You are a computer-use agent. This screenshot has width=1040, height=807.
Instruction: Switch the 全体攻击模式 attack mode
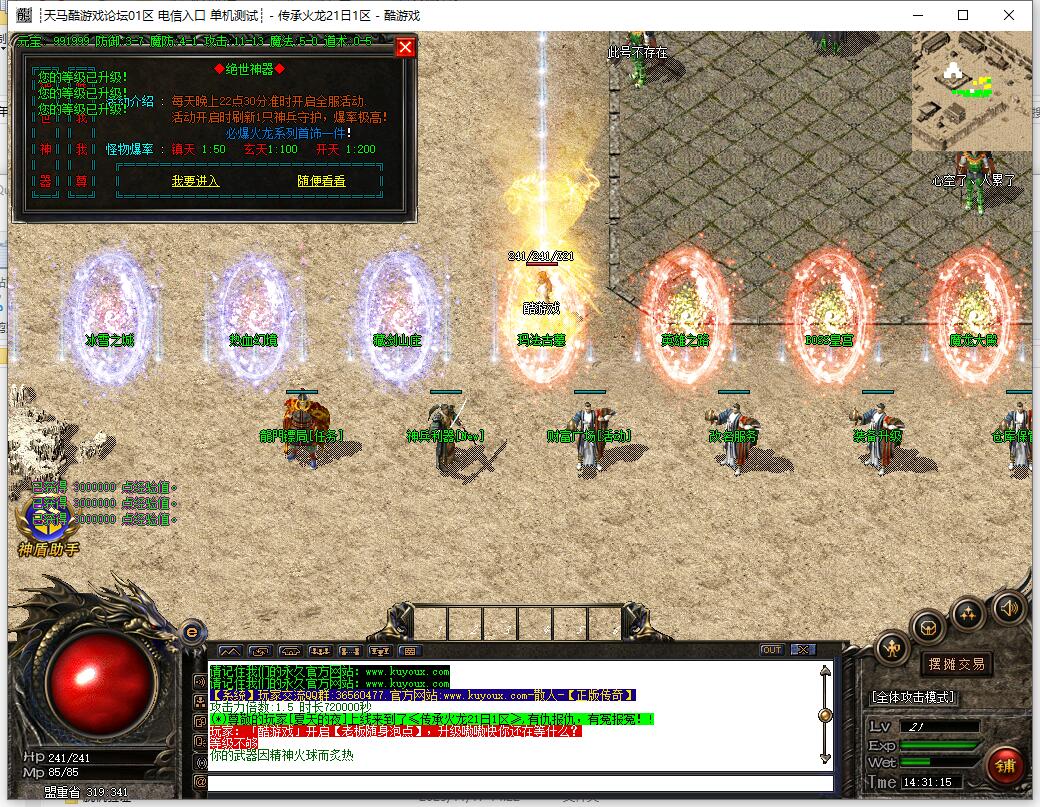pos(913,697)
